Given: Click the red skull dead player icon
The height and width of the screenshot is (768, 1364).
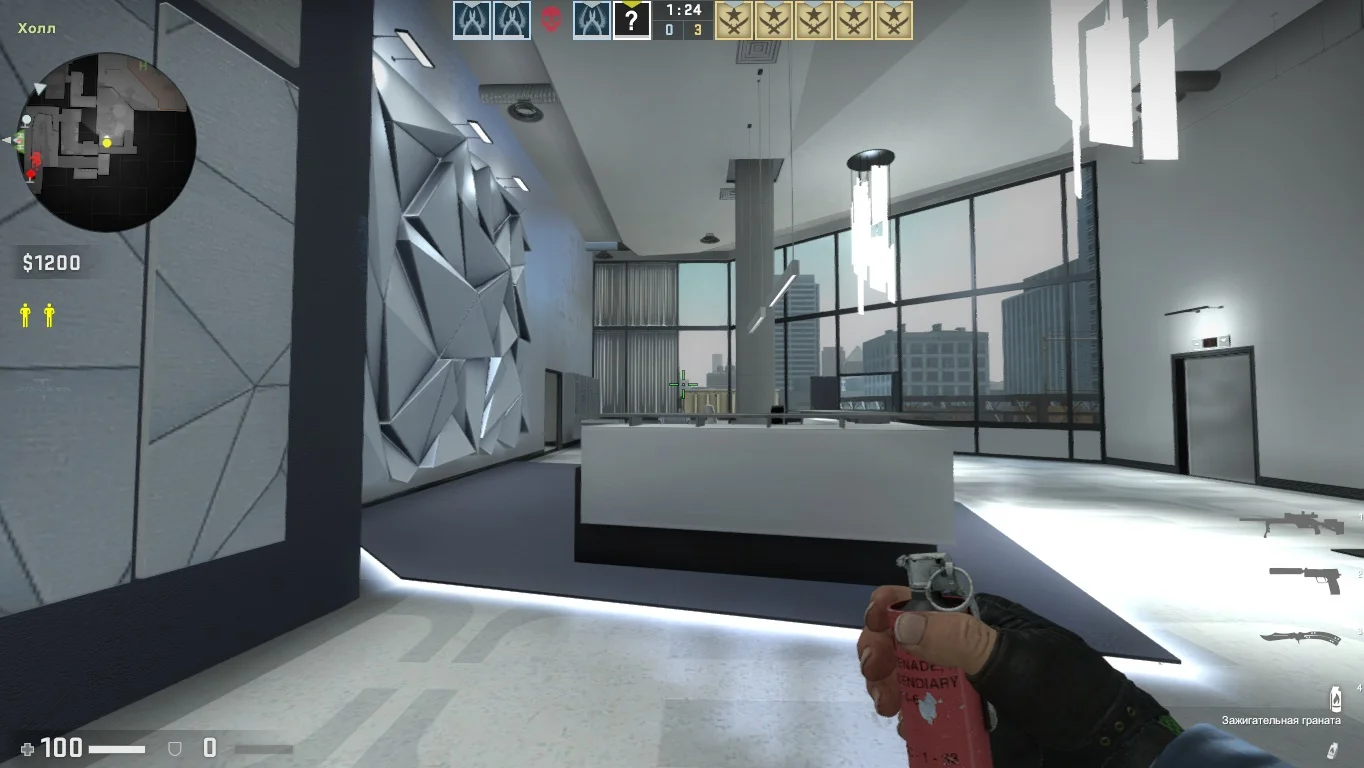Looking at the screenshot, I should (551, 20).
